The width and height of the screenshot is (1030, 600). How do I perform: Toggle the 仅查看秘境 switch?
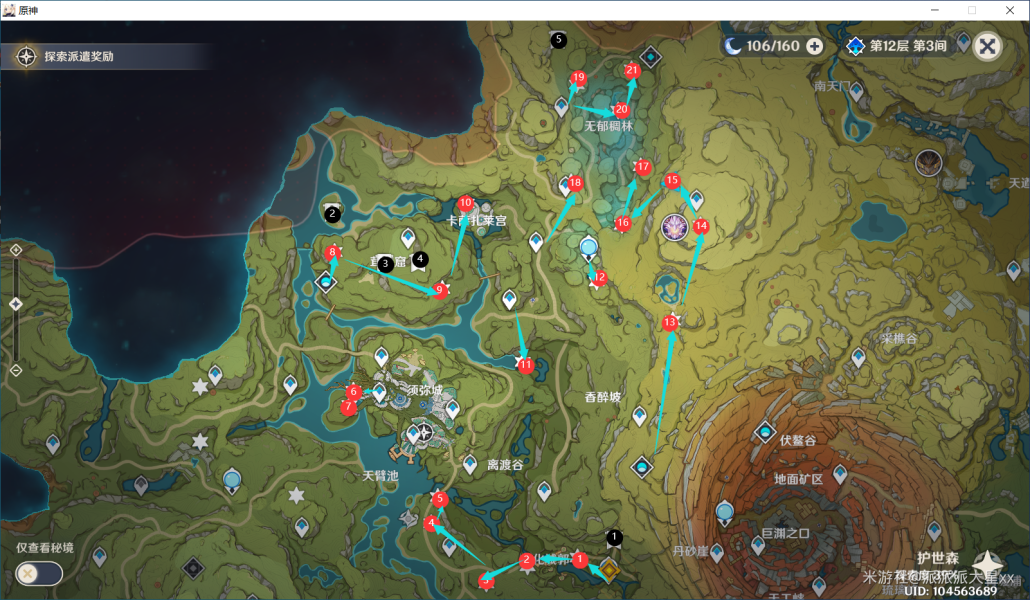39,573
